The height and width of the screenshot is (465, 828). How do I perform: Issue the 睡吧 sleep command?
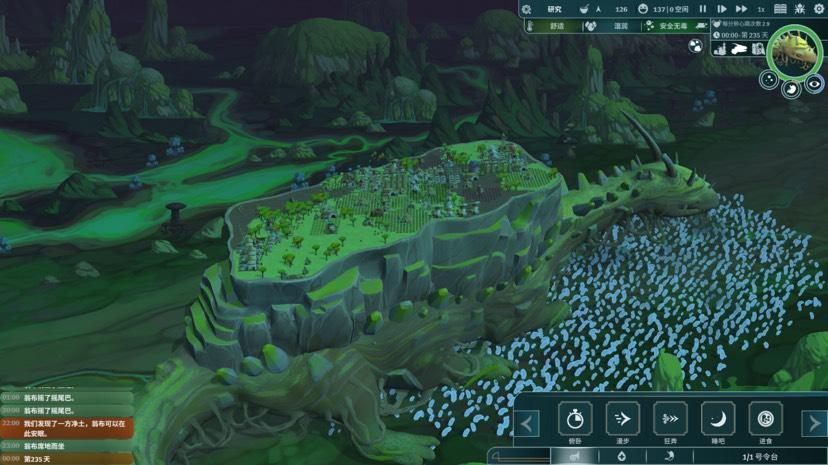(x=717, y=418)
